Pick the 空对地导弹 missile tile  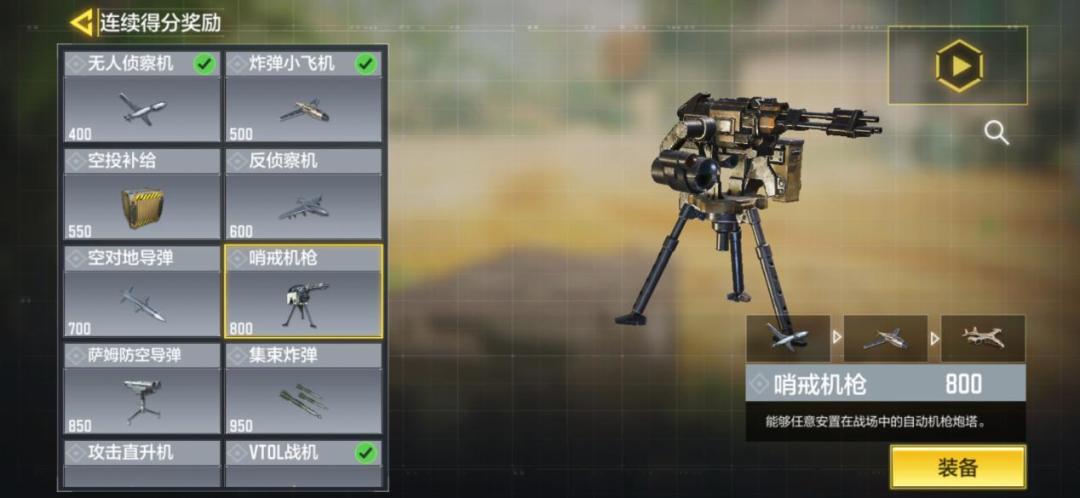pyautogui.click(x=142, y=292)
